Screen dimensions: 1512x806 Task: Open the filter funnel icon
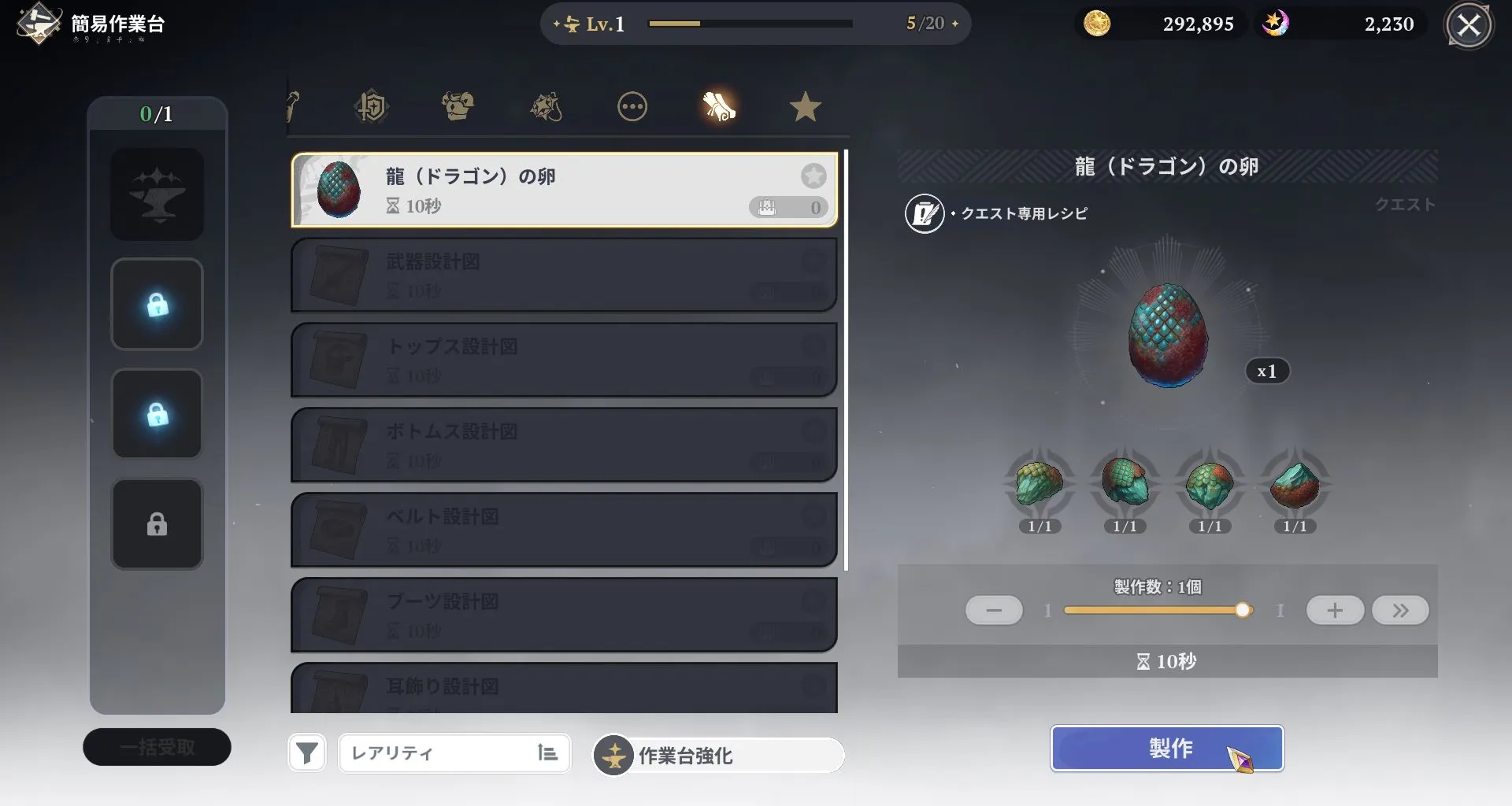tap(306, 753)
